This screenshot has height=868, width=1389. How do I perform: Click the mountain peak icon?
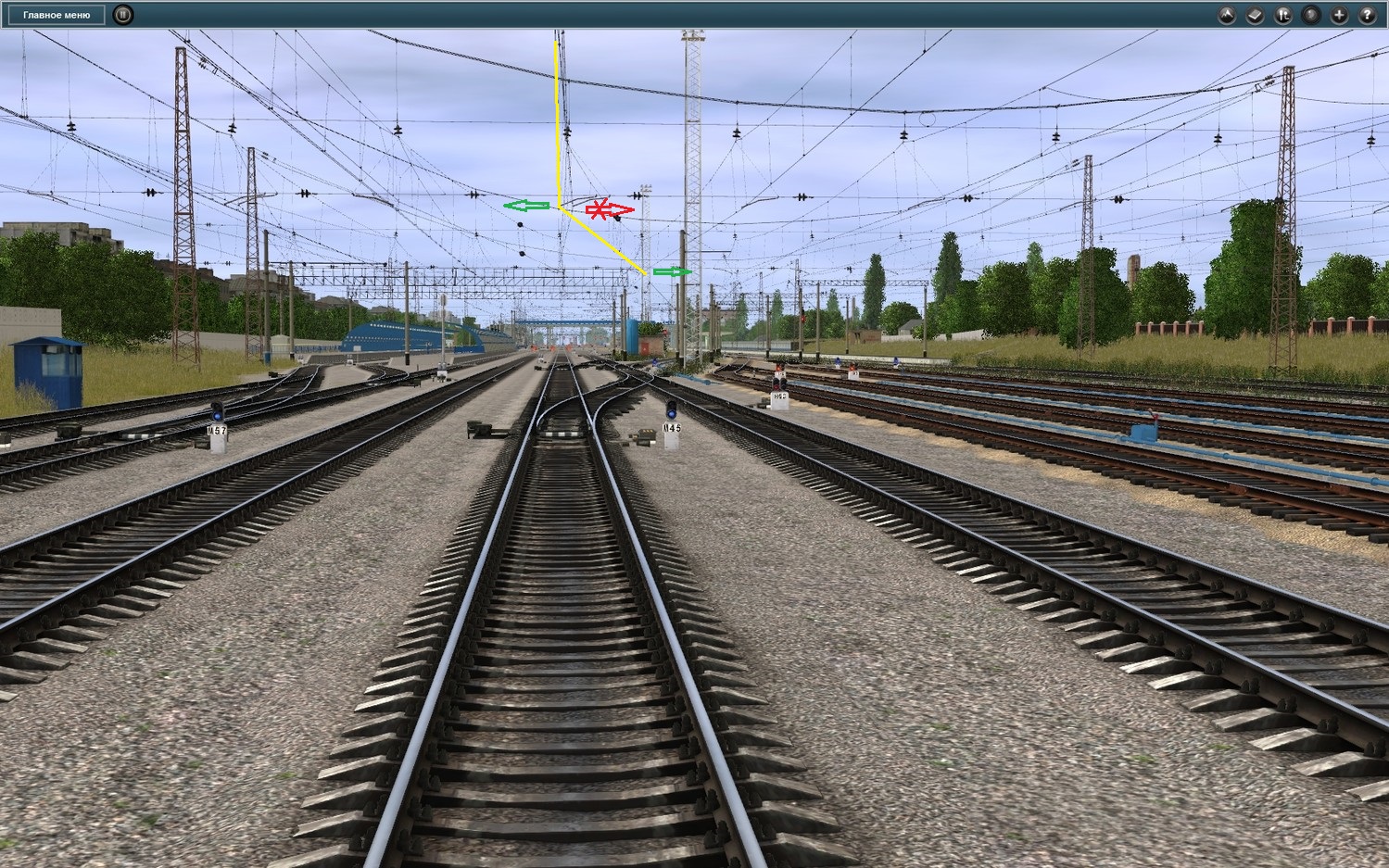coord(1227,15)
